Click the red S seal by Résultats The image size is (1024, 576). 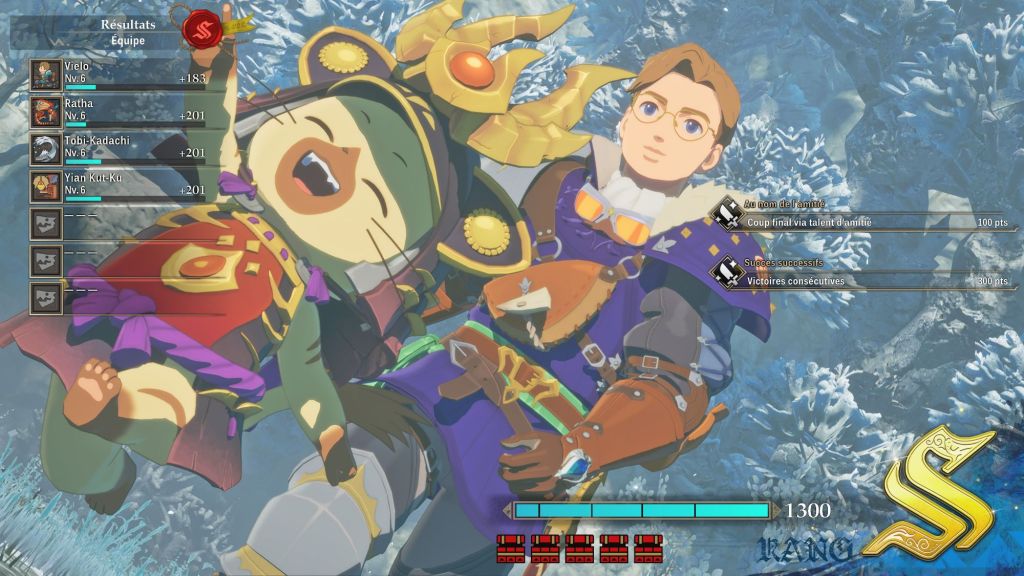pyautogui.click(x=203, y=27)
